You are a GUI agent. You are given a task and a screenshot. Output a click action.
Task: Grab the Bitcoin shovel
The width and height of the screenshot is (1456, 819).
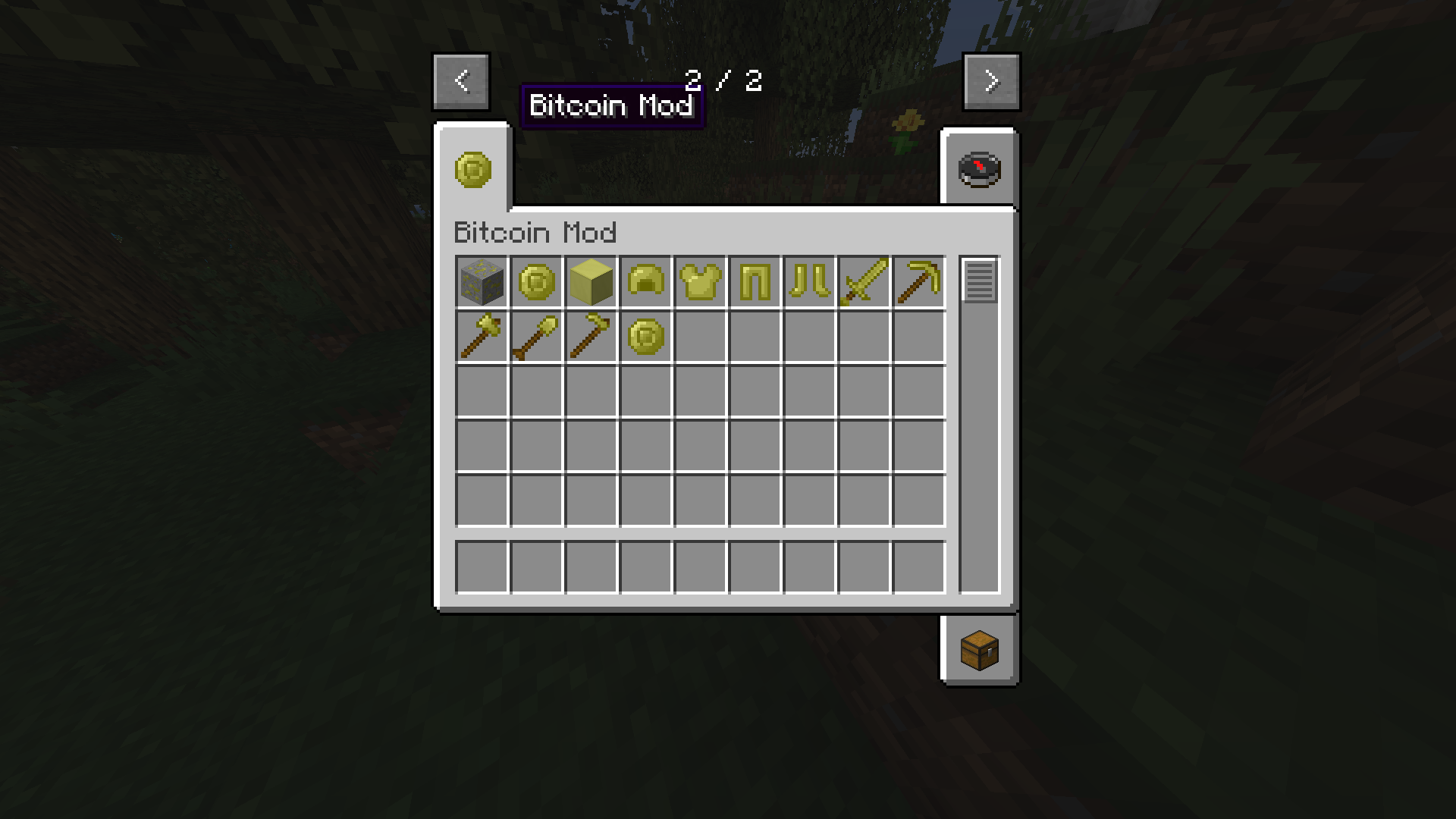click(x=536, y=337)
